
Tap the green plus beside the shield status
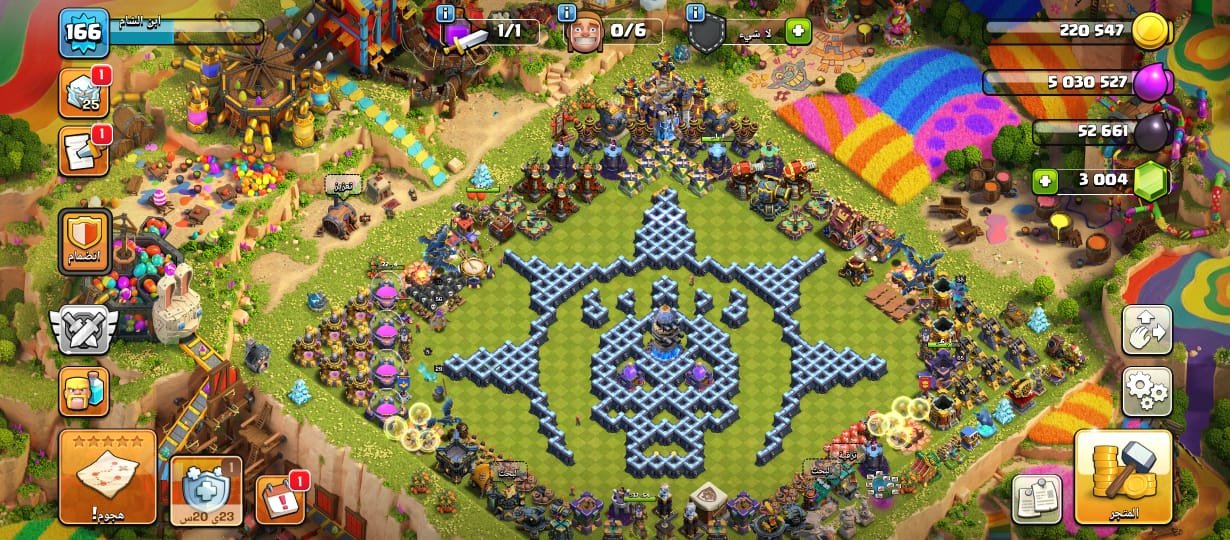(797, 31)
